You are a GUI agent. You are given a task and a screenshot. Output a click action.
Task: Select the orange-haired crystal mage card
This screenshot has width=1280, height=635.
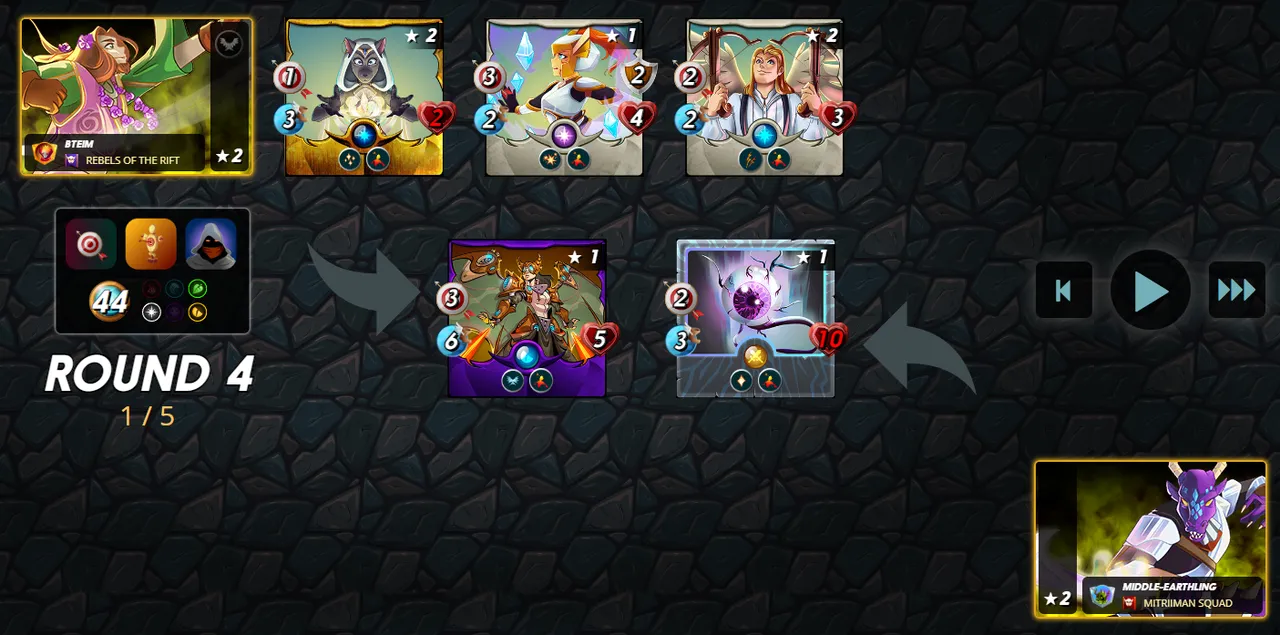tap(564, 97)
